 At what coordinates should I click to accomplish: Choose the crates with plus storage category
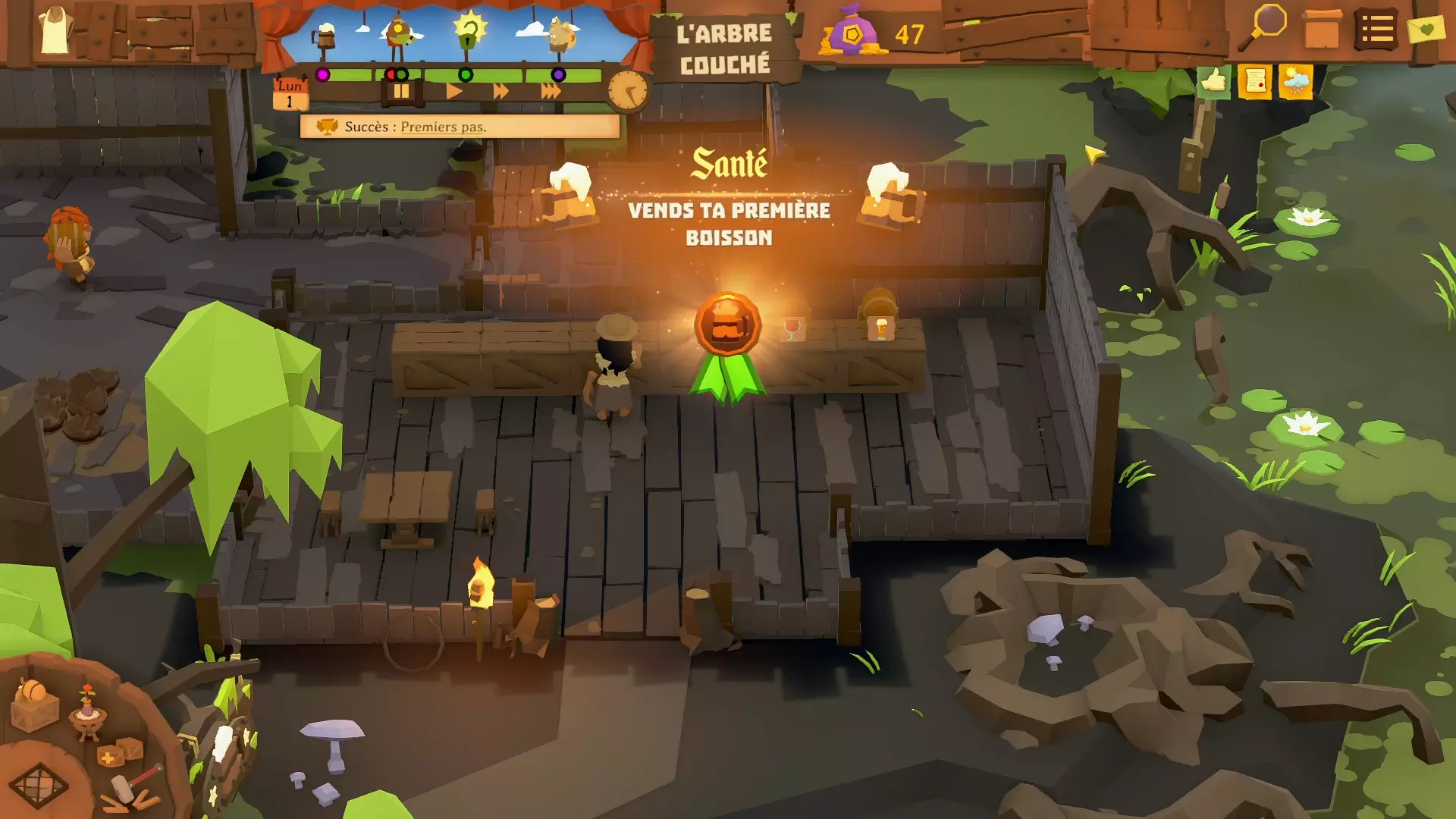pos(119,753)
